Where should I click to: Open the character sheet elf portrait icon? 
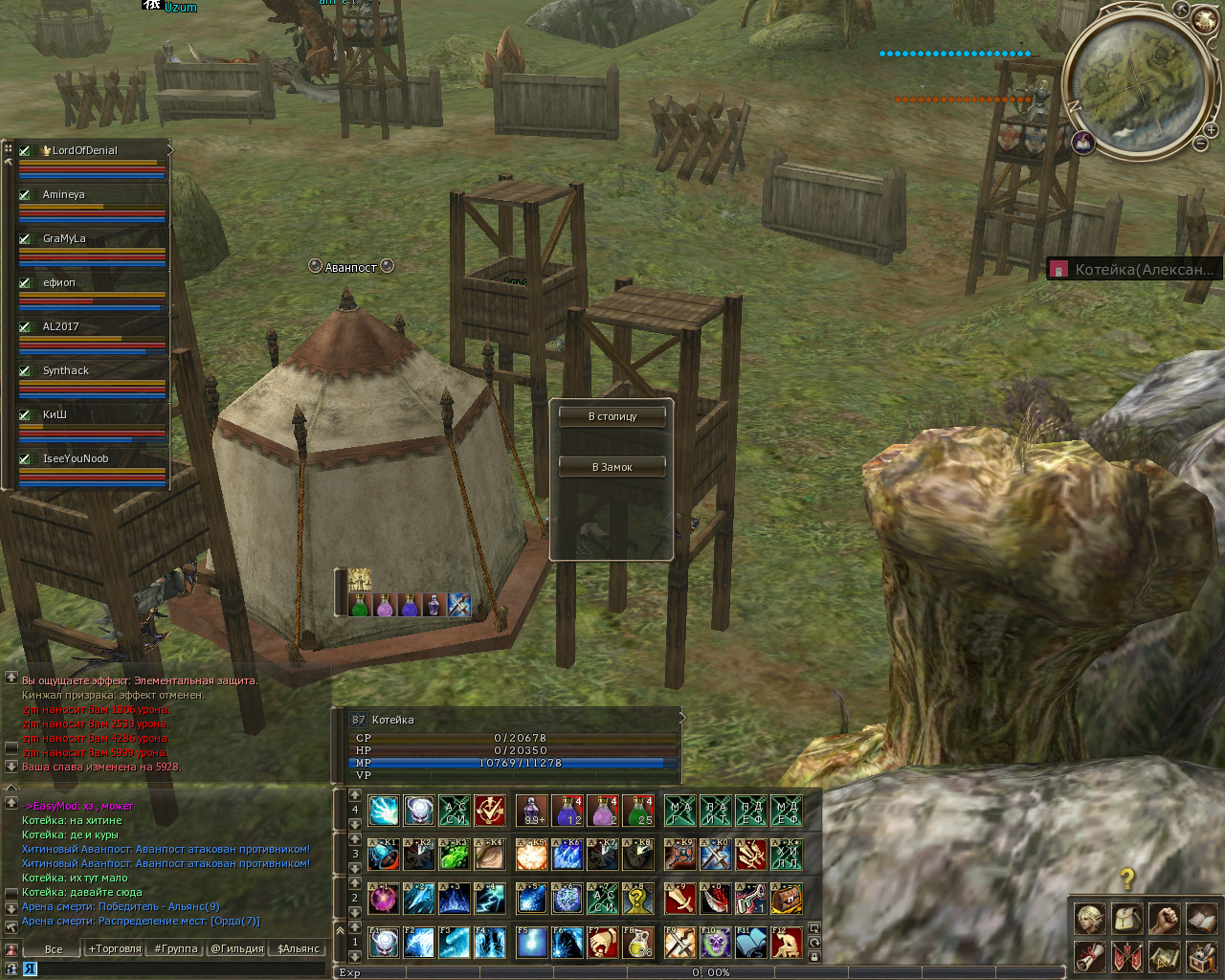click(x=1090, y=920)
